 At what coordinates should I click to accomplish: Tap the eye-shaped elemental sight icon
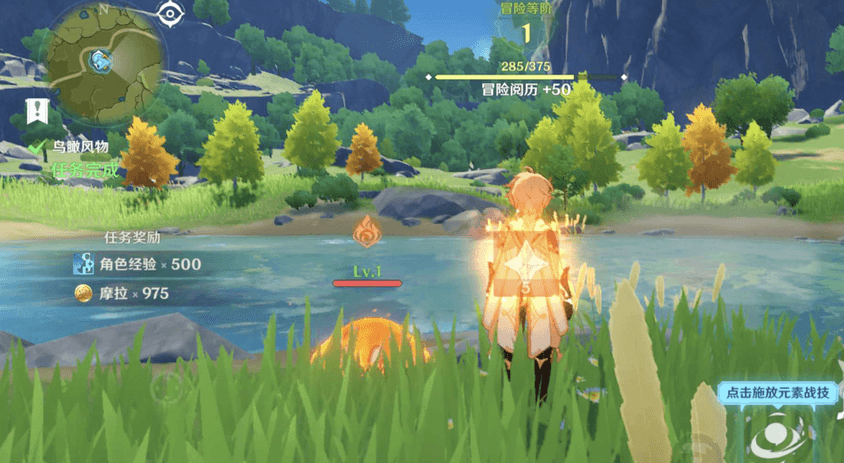tap(171, 13)
